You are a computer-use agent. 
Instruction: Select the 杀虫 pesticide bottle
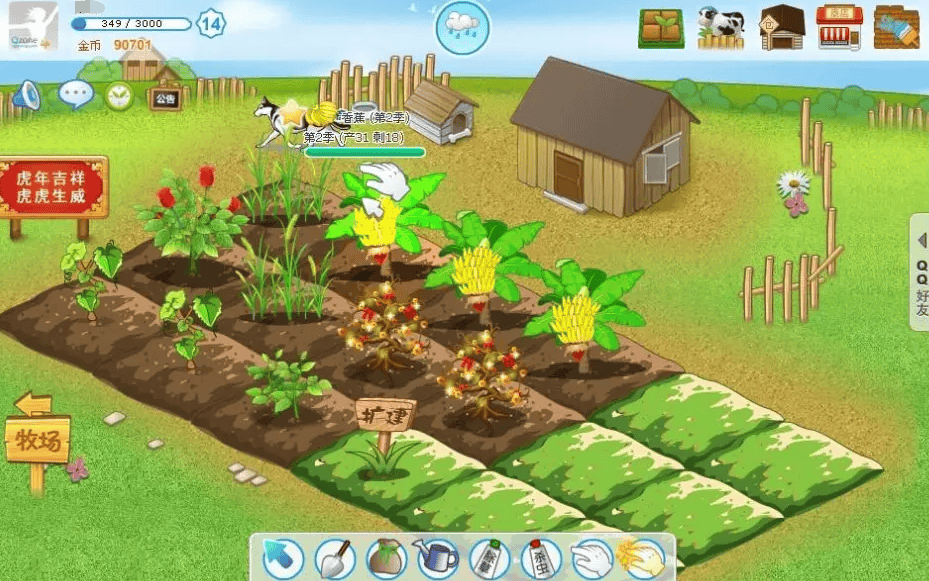tap(539, 558)
